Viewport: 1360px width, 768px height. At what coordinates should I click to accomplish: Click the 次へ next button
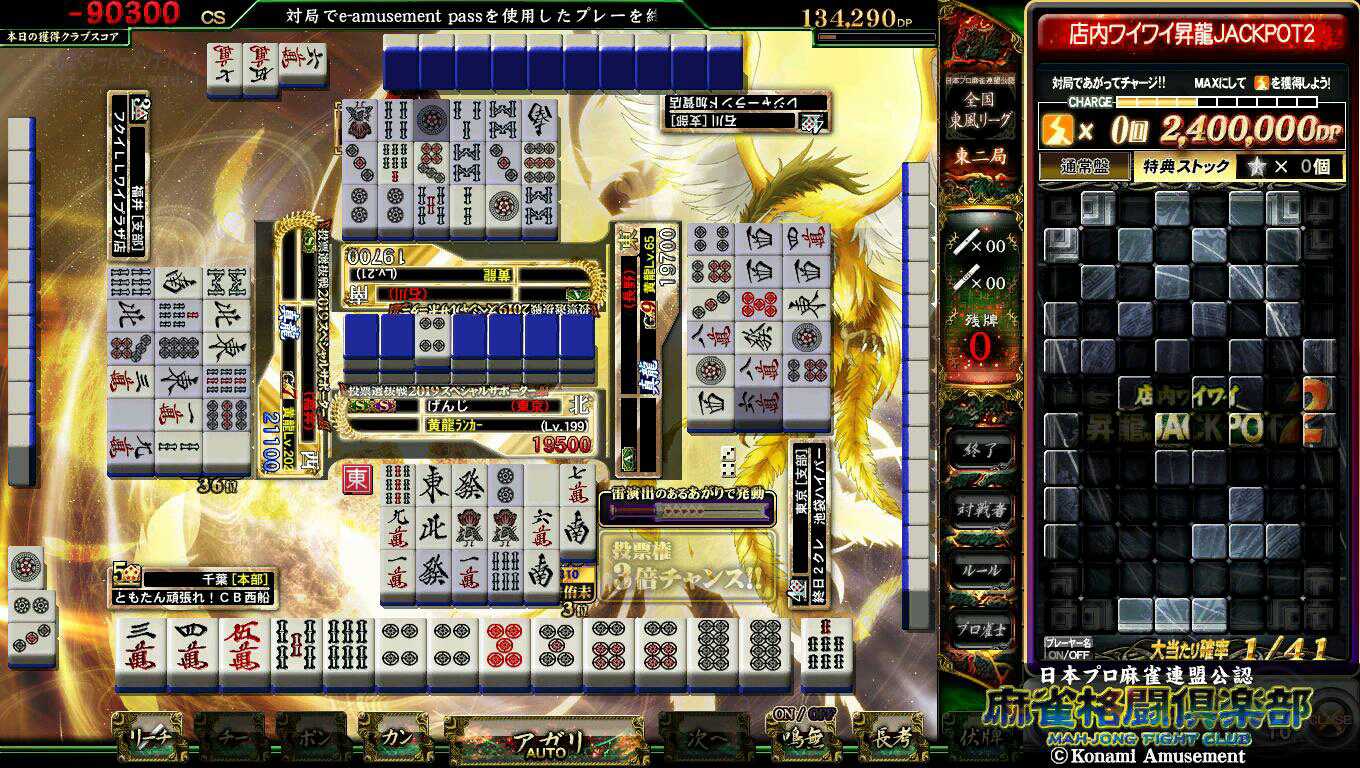coord(705,739)
